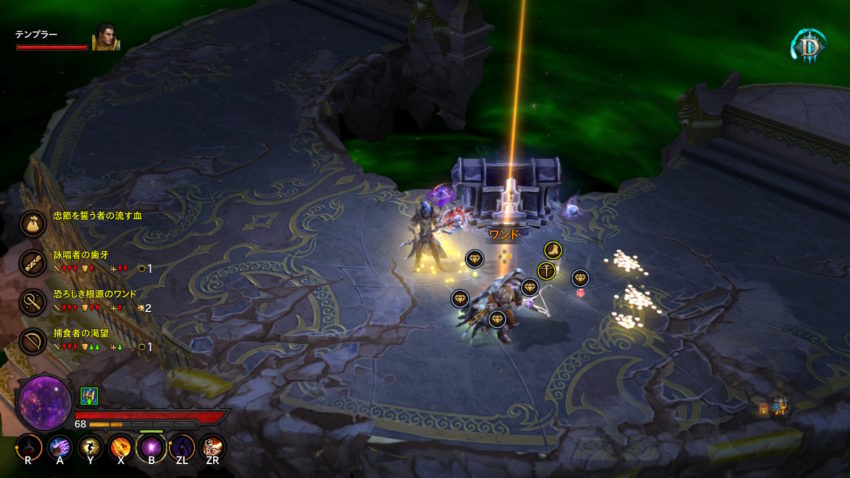
Task: Pick up the crossbow loot marker
Action: [546, 270]
